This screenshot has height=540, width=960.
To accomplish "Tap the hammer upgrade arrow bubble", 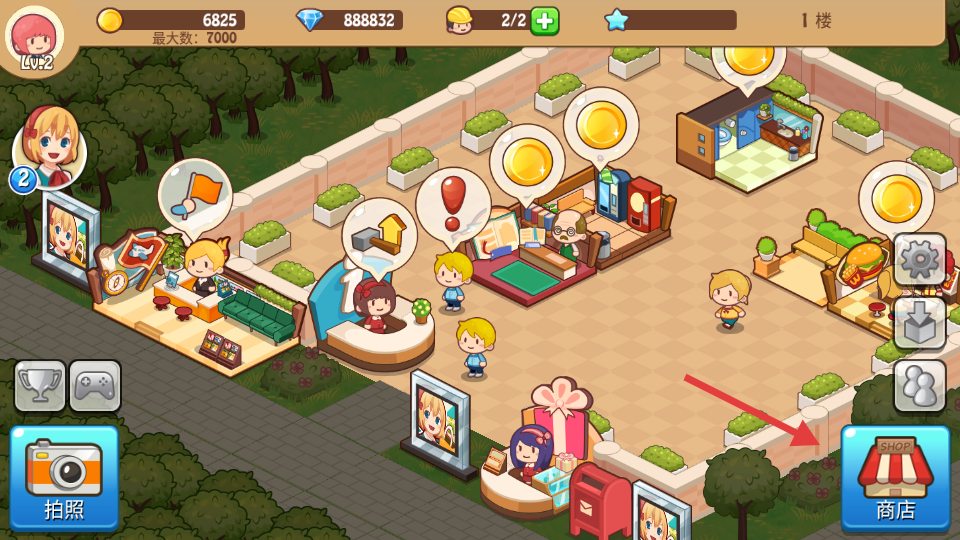I will pos(379,236).
